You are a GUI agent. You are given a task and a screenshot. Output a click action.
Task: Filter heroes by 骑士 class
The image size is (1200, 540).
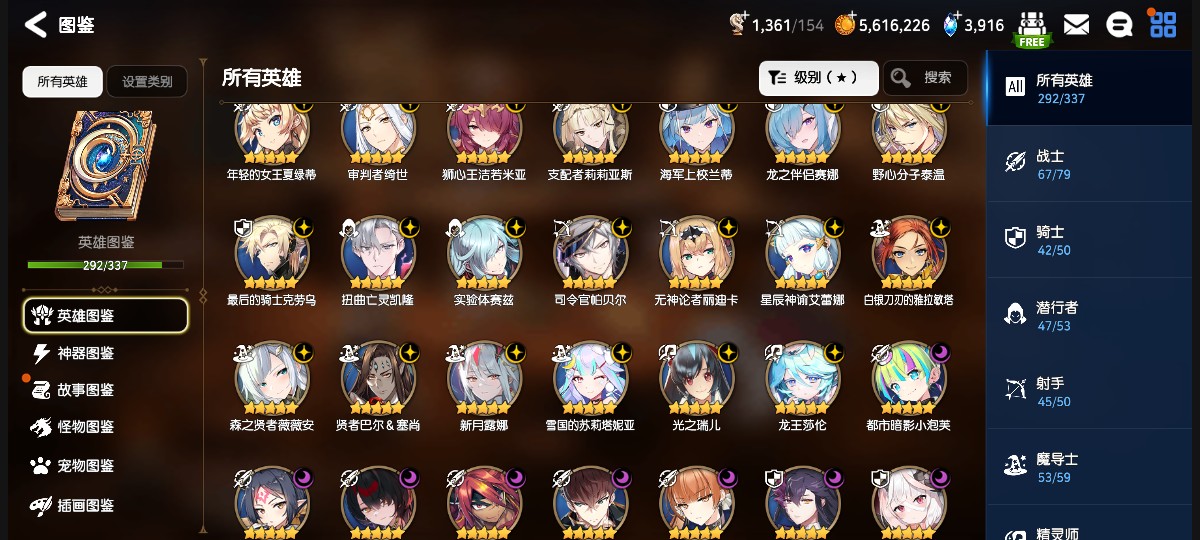coord(1090,240)
